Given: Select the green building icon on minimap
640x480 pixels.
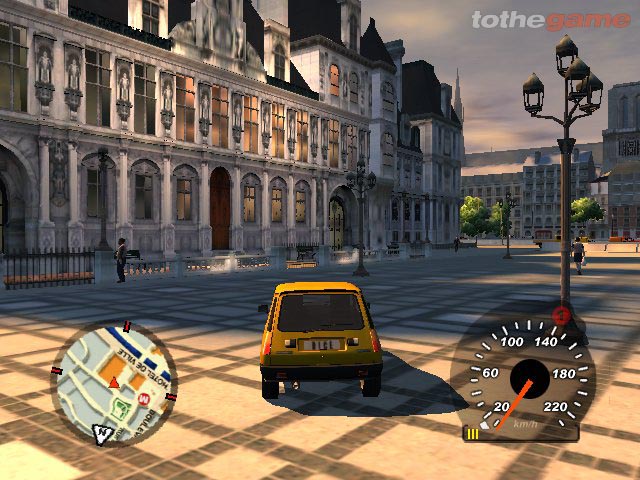Looking at the screenshot, I should click(121, 407).
